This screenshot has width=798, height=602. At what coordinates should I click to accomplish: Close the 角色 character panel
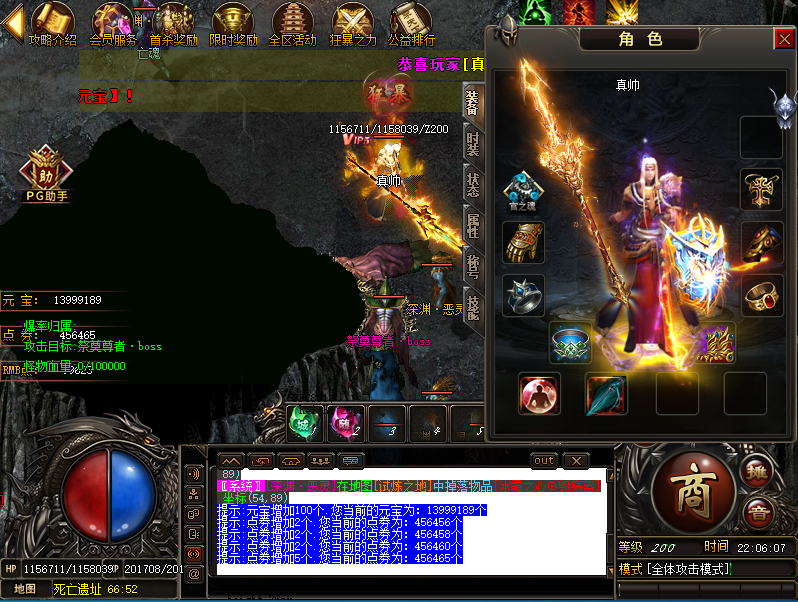pos(784,39)
